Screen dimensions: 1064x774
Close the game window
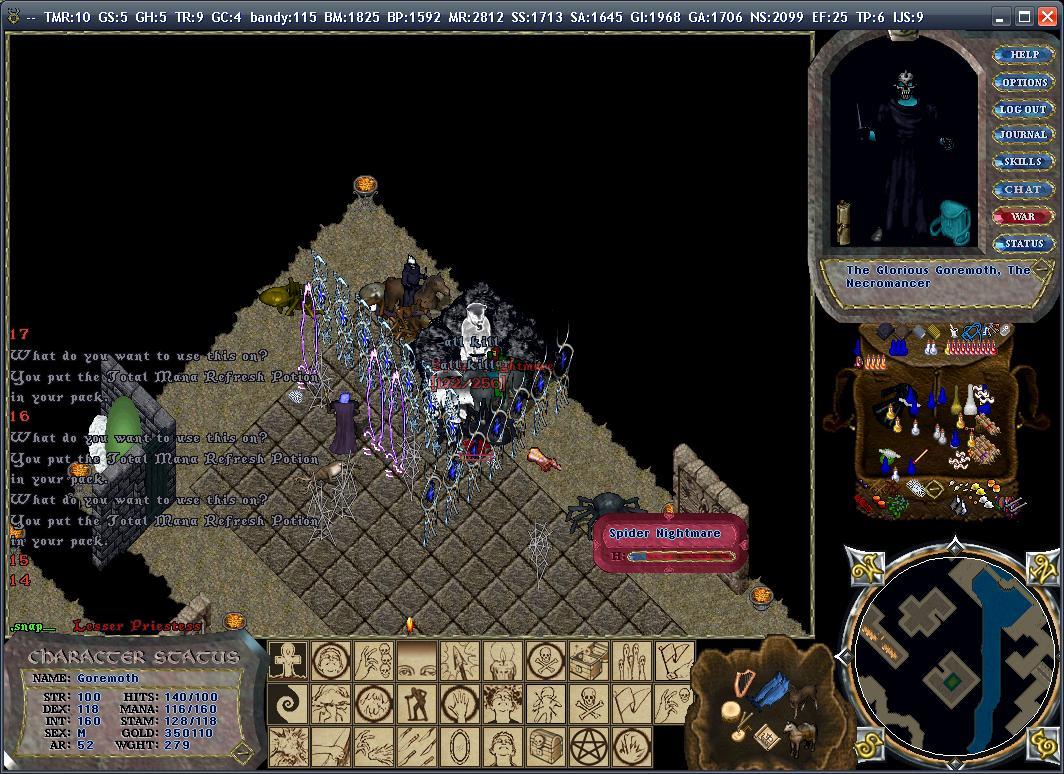coord(1048,17)
